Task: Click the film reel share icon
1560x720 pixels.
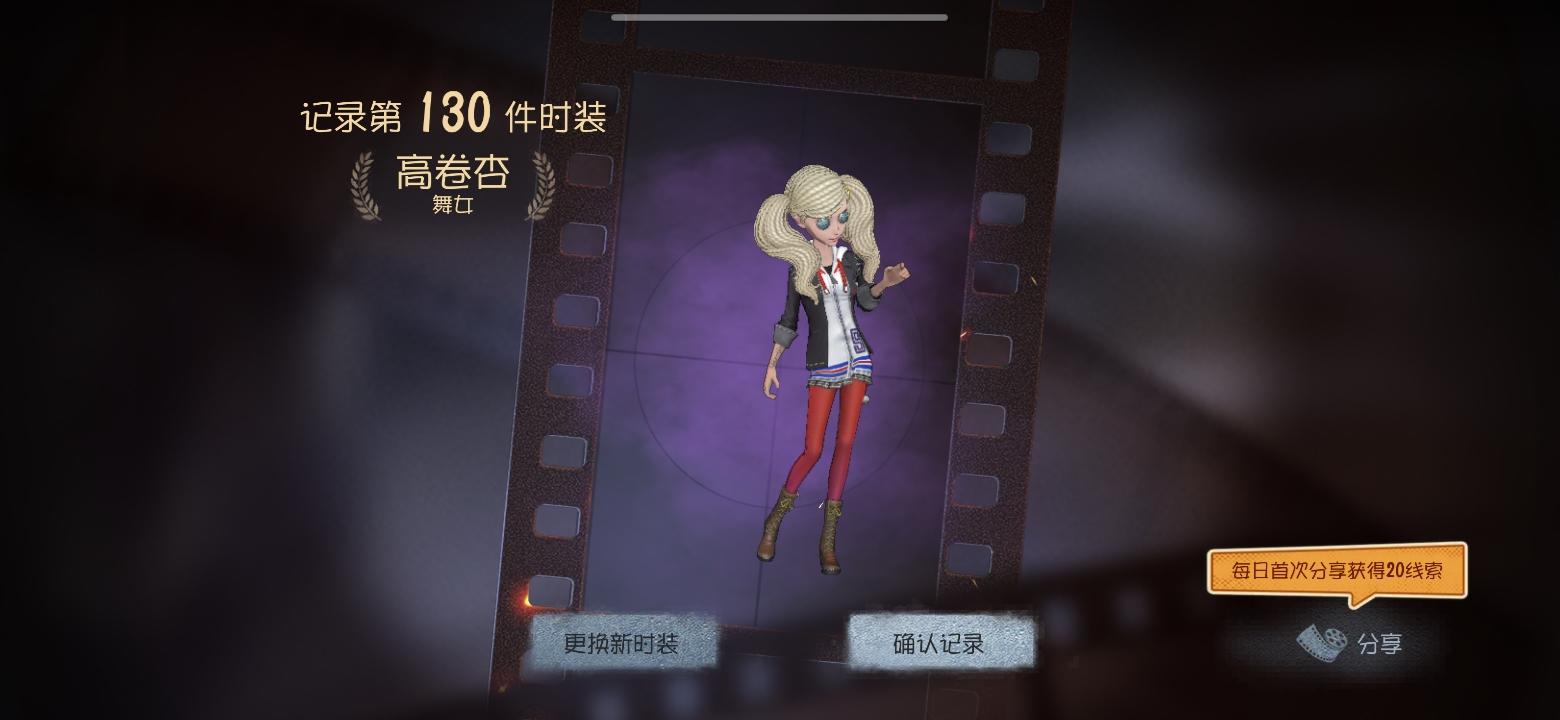Action: click(1321, 642)
